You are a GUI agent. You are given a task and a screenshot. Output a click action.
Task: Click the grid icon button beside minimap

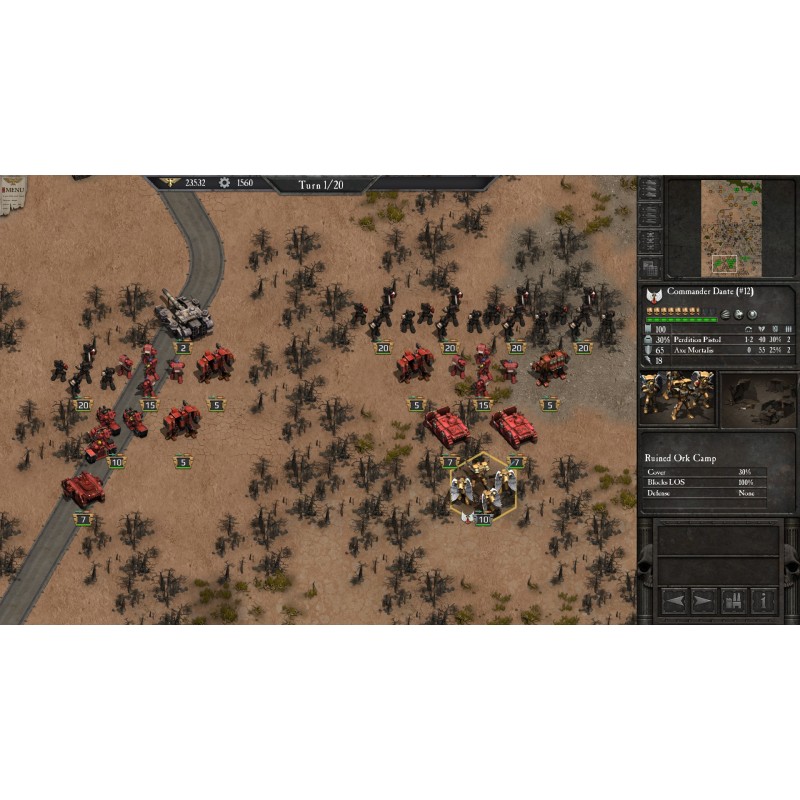(x=649, y=268)
